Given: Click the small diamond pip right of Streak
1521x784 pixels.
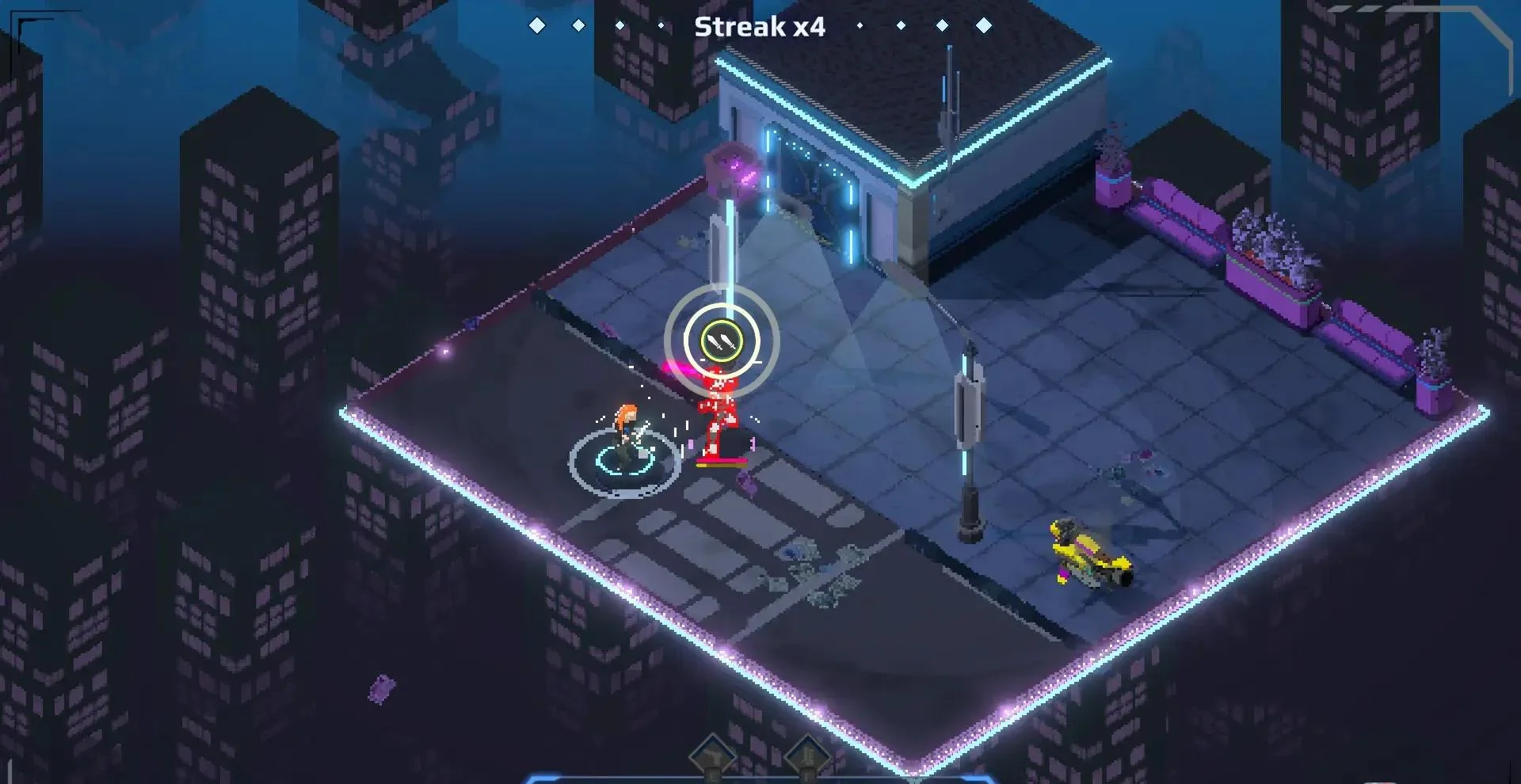Looking at the screenshot, I should coord(860,25).
